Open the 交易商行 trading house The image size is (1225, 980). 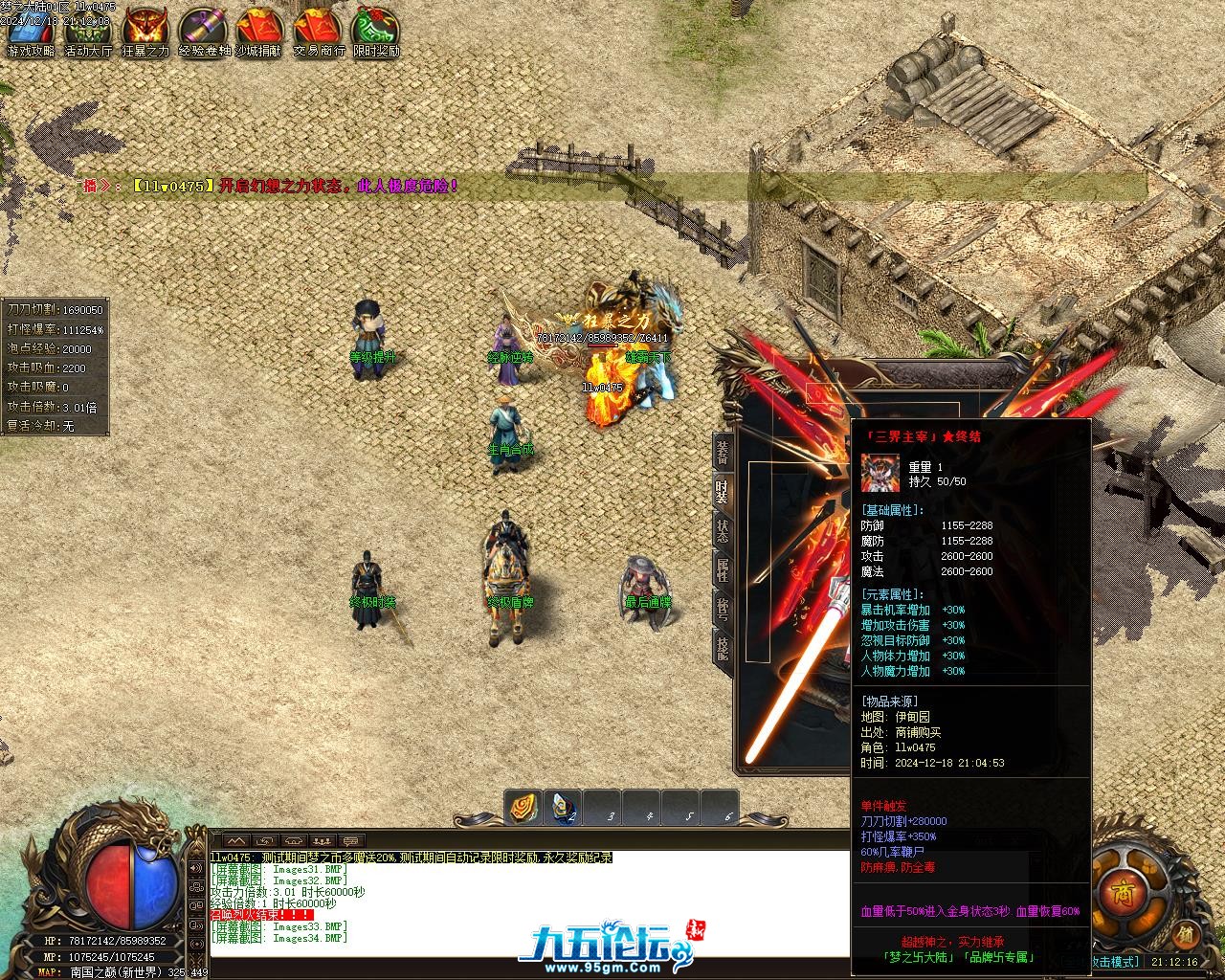(x=319, y=31)
